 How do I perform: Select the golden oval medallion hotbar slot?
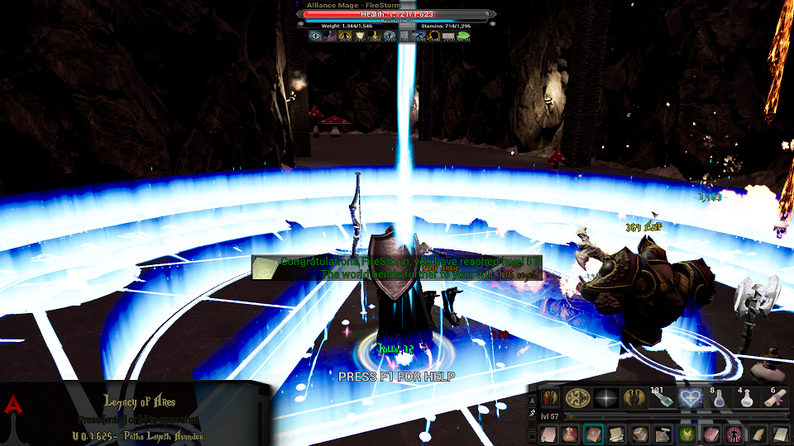[x=577, y=398]
